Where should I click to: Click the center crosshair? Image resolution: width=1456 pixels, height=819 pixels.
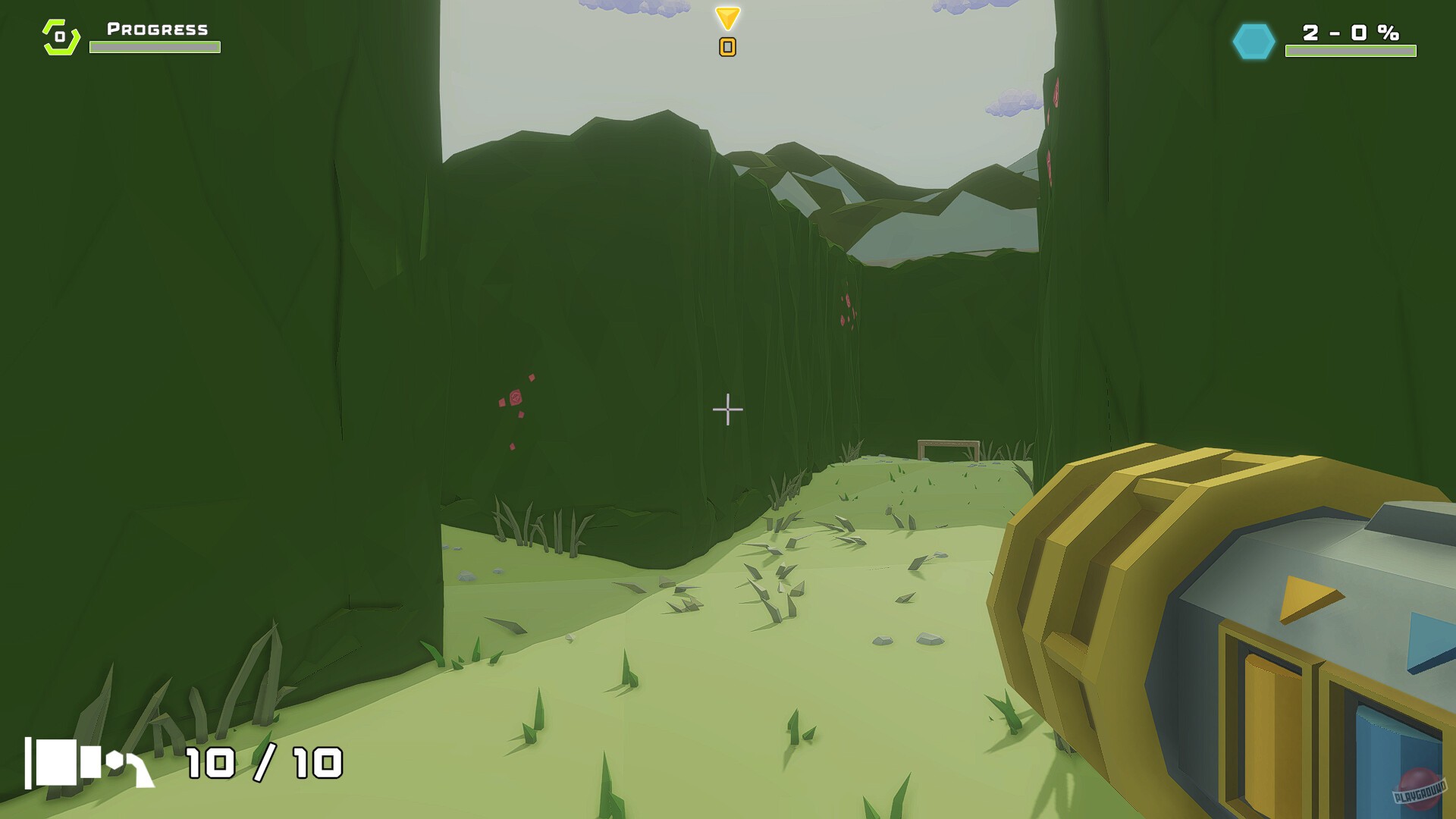click(x=726, y=409)
